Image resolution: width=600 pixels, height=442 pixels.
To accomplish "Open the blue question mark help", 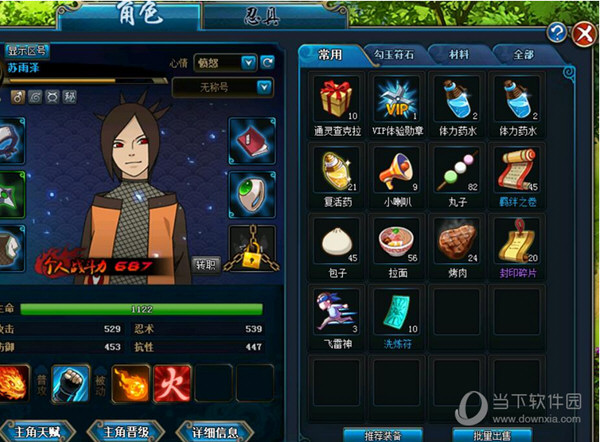I will [x=557, y=32].
